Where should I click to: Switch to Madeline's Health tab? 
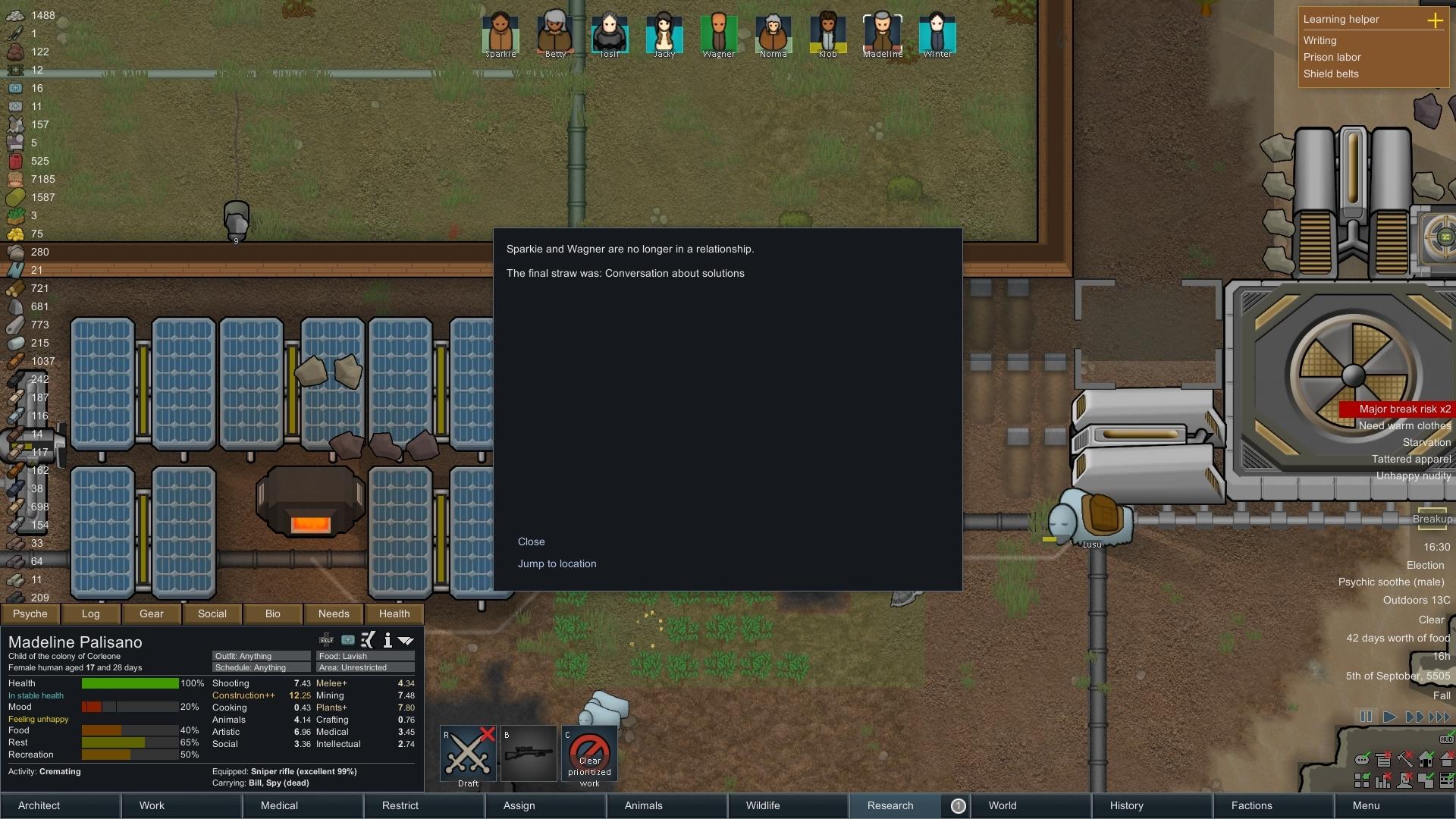(x=394, y=613)
